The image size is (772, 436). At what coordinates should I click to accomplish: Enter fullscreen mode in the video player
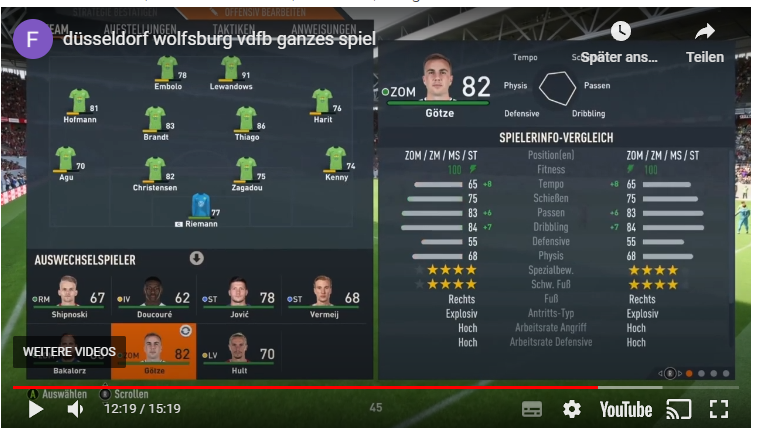tap(718, 409)
